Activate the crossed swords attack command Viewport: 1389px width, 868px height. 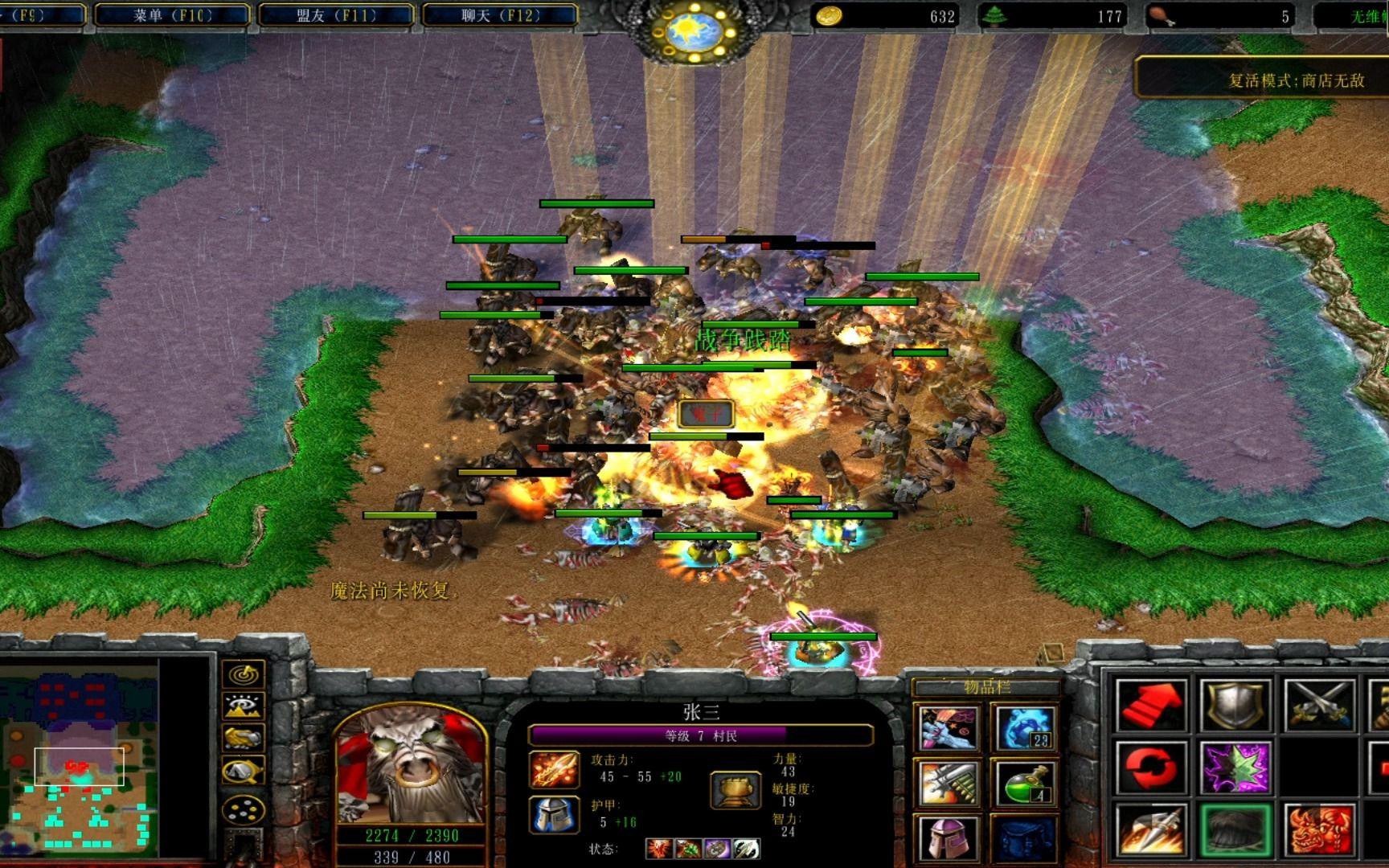click(x=1319, y=705)
